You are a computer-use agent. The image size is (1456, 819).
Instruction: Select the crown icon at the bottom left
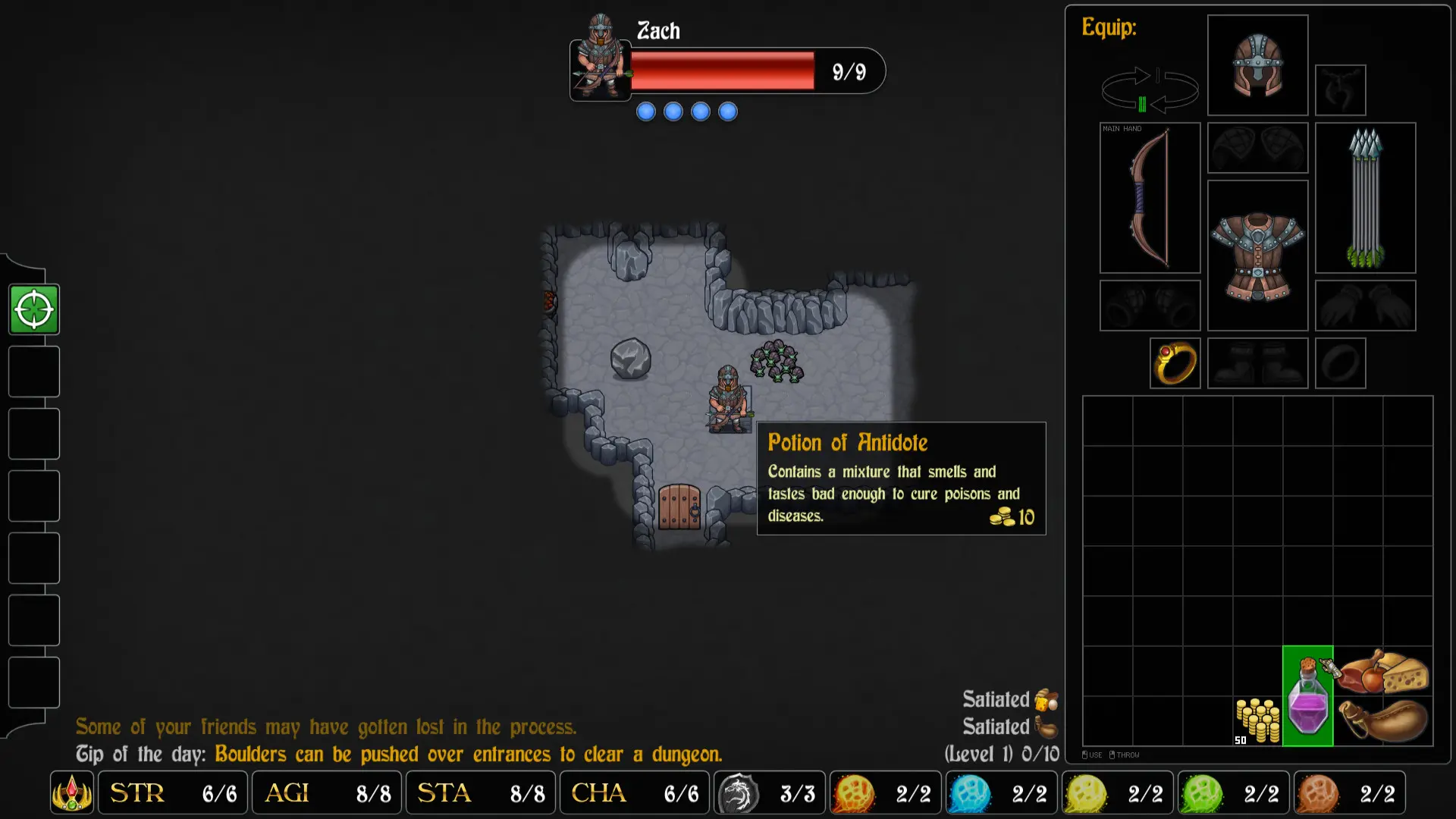(71, 792)
